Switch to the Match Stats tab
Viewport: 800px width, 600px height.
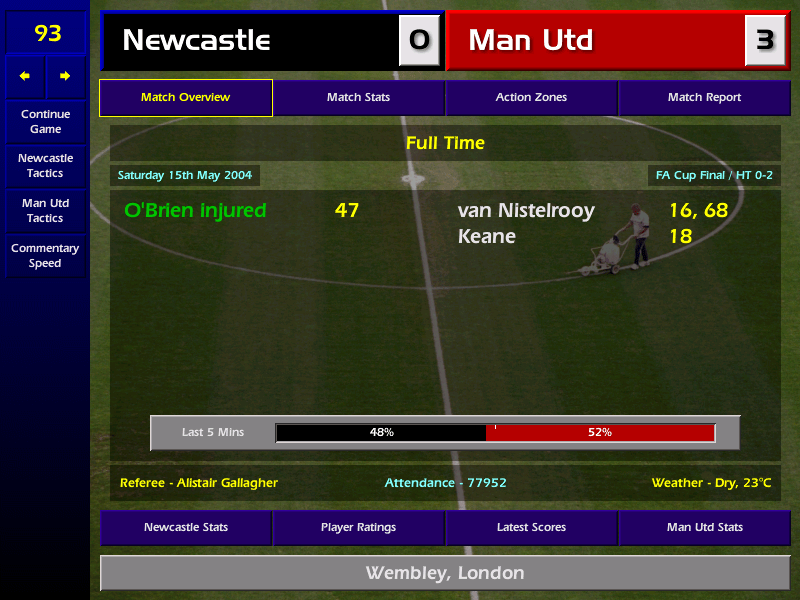pos(358,98)
